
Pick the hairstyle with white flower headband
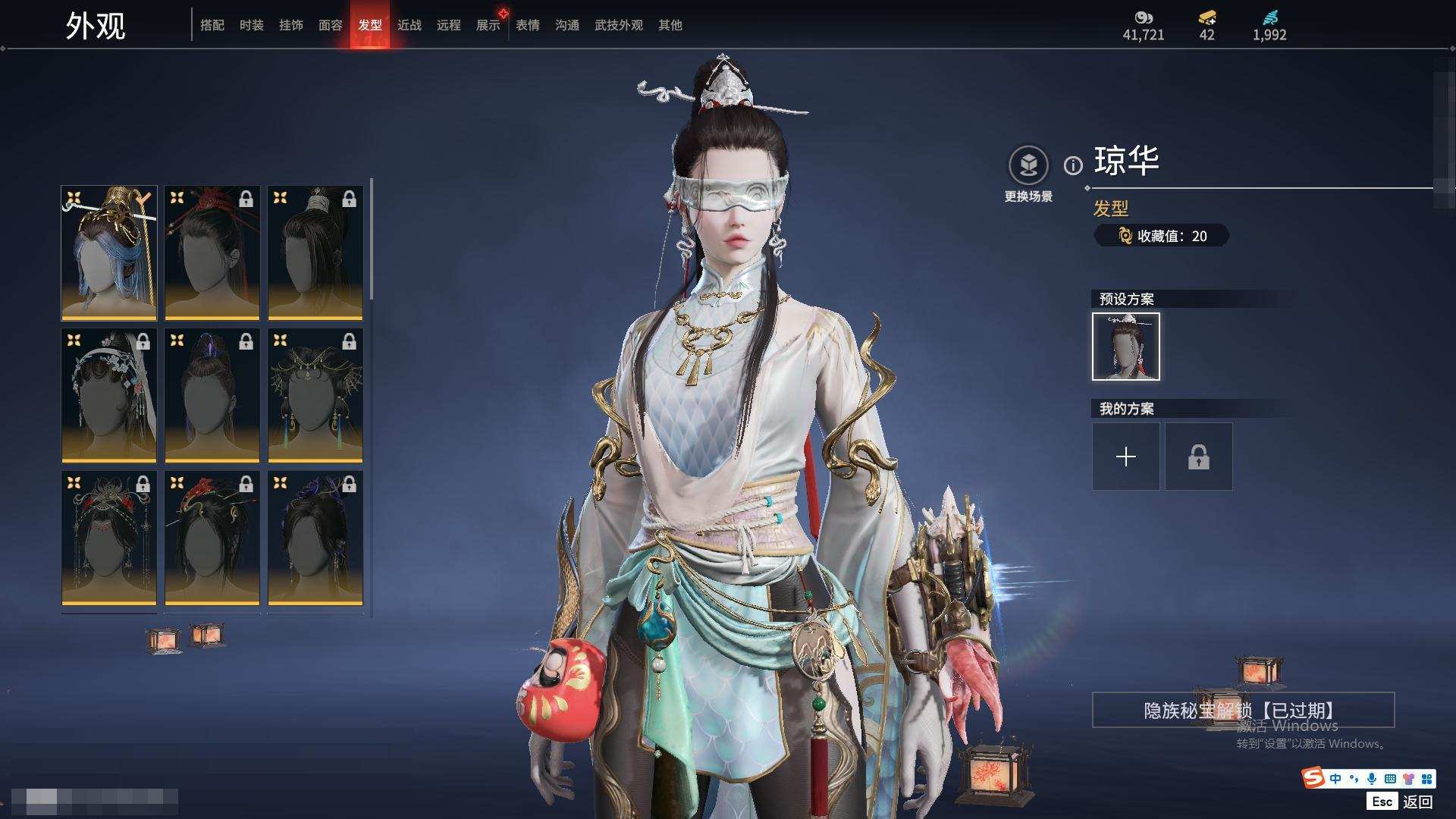click(x=109, y=395)
